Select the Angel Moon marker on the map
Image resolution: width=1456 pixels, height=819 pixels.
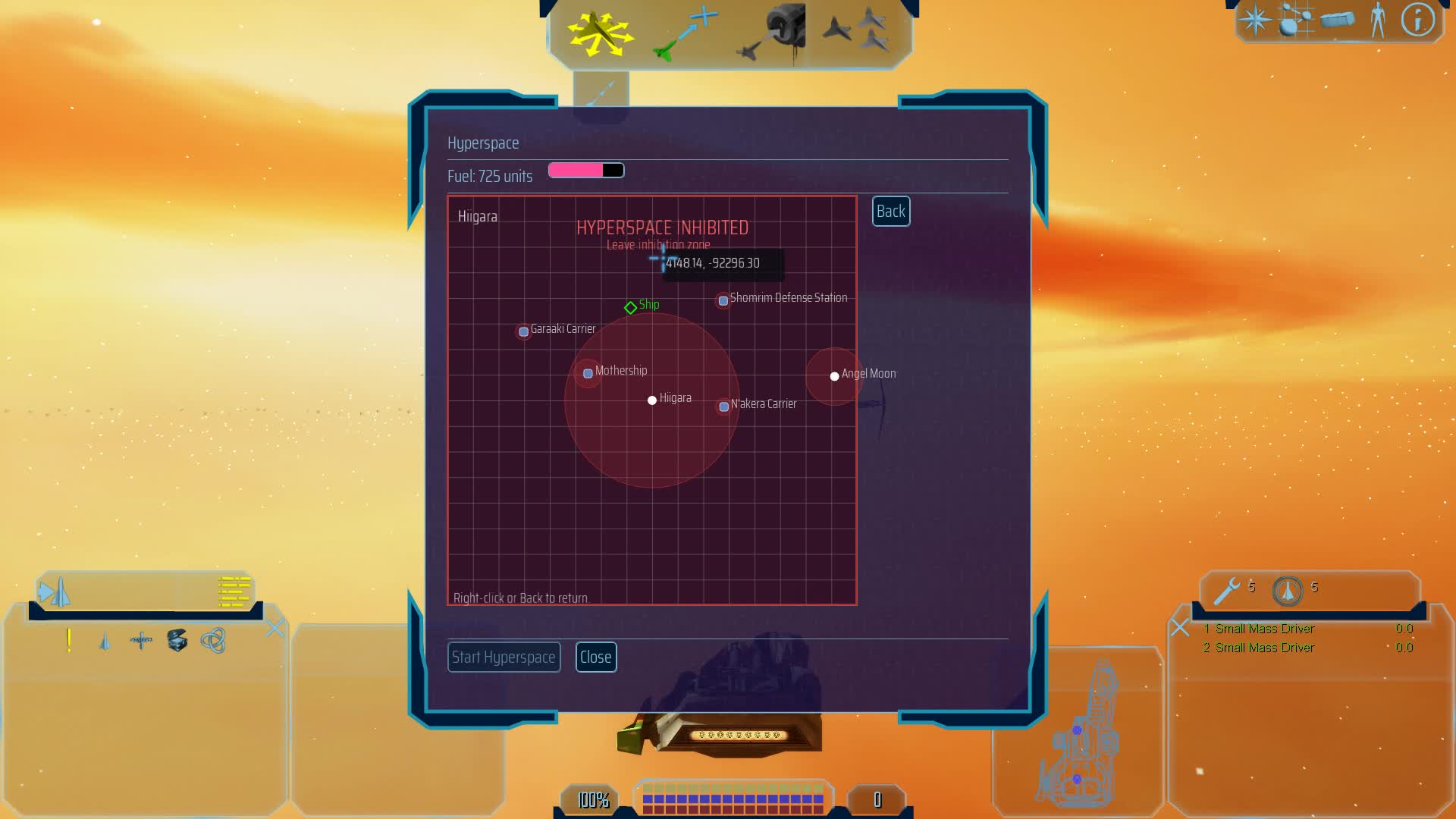tap(834, 375)
